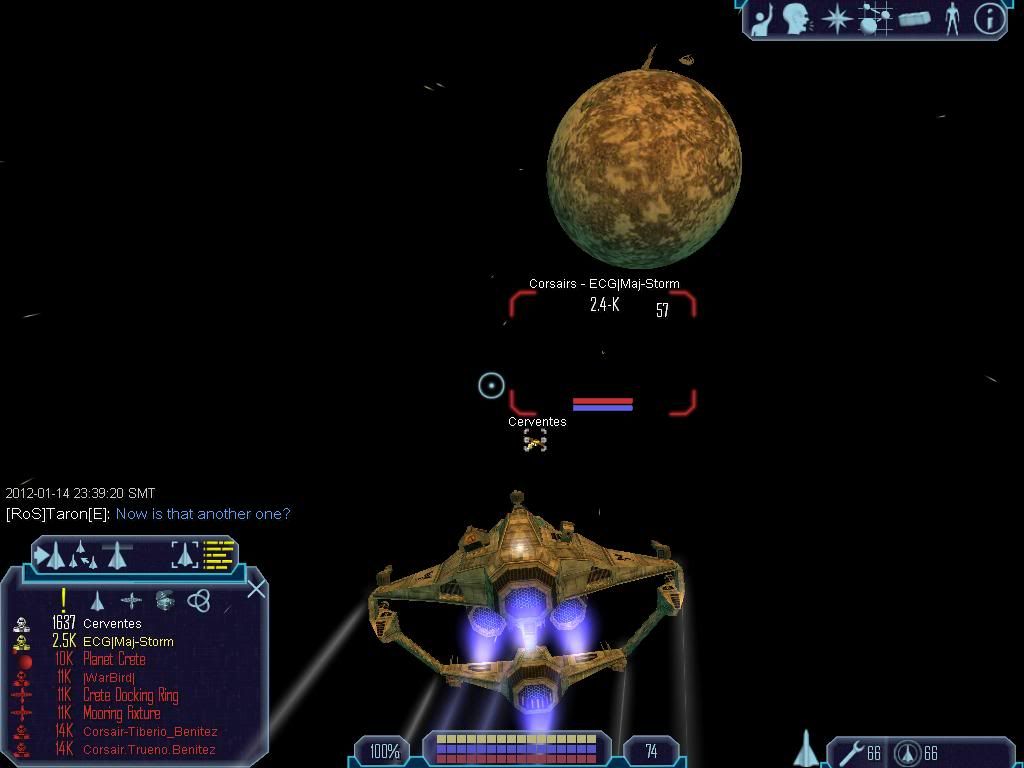1024x768 pixels.
Task: Select Corsair-Tiberio_Benitez in contact list
Action: 150,732
